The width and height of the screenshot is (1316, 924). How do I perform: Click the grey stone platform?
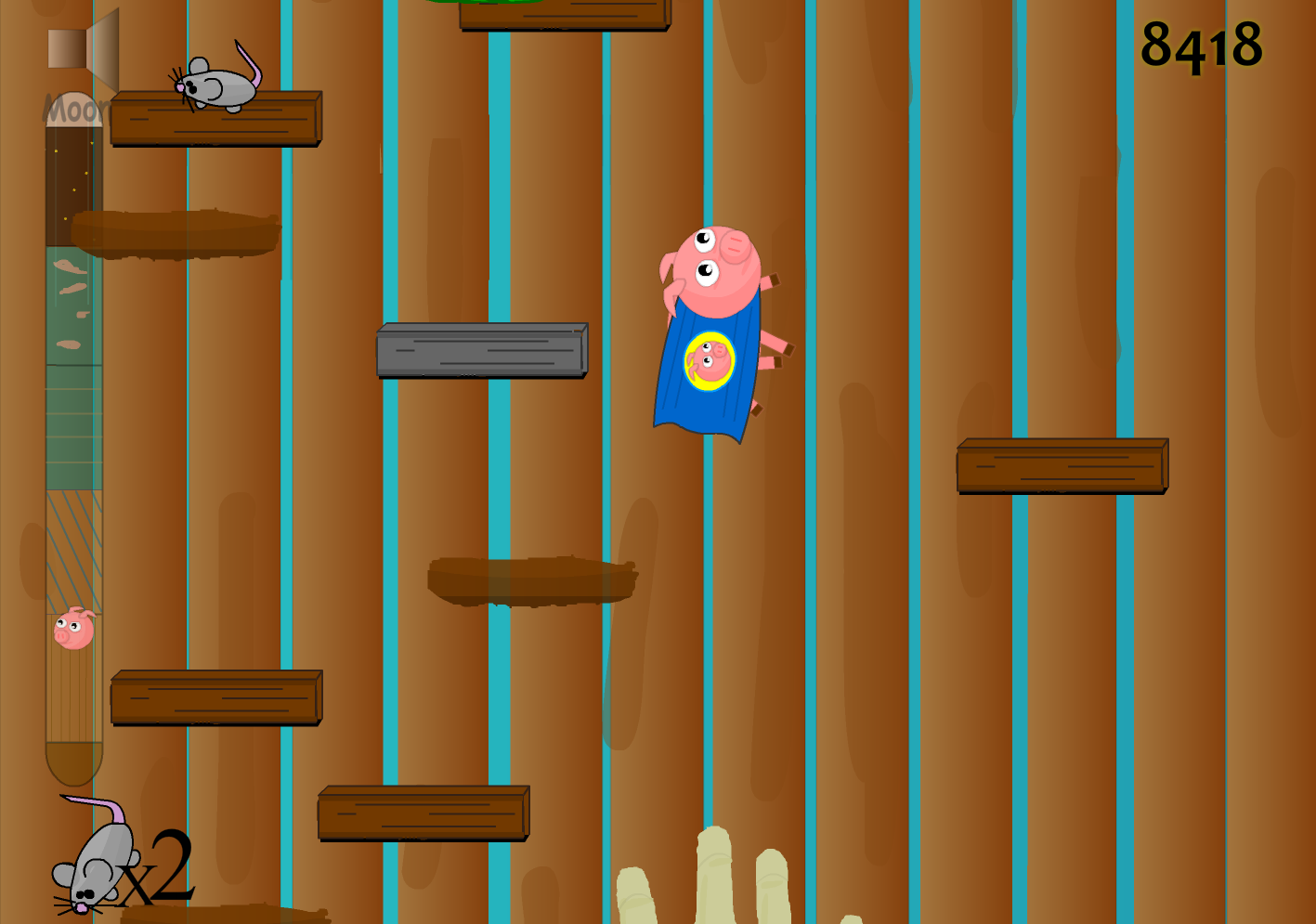point(481,351)
